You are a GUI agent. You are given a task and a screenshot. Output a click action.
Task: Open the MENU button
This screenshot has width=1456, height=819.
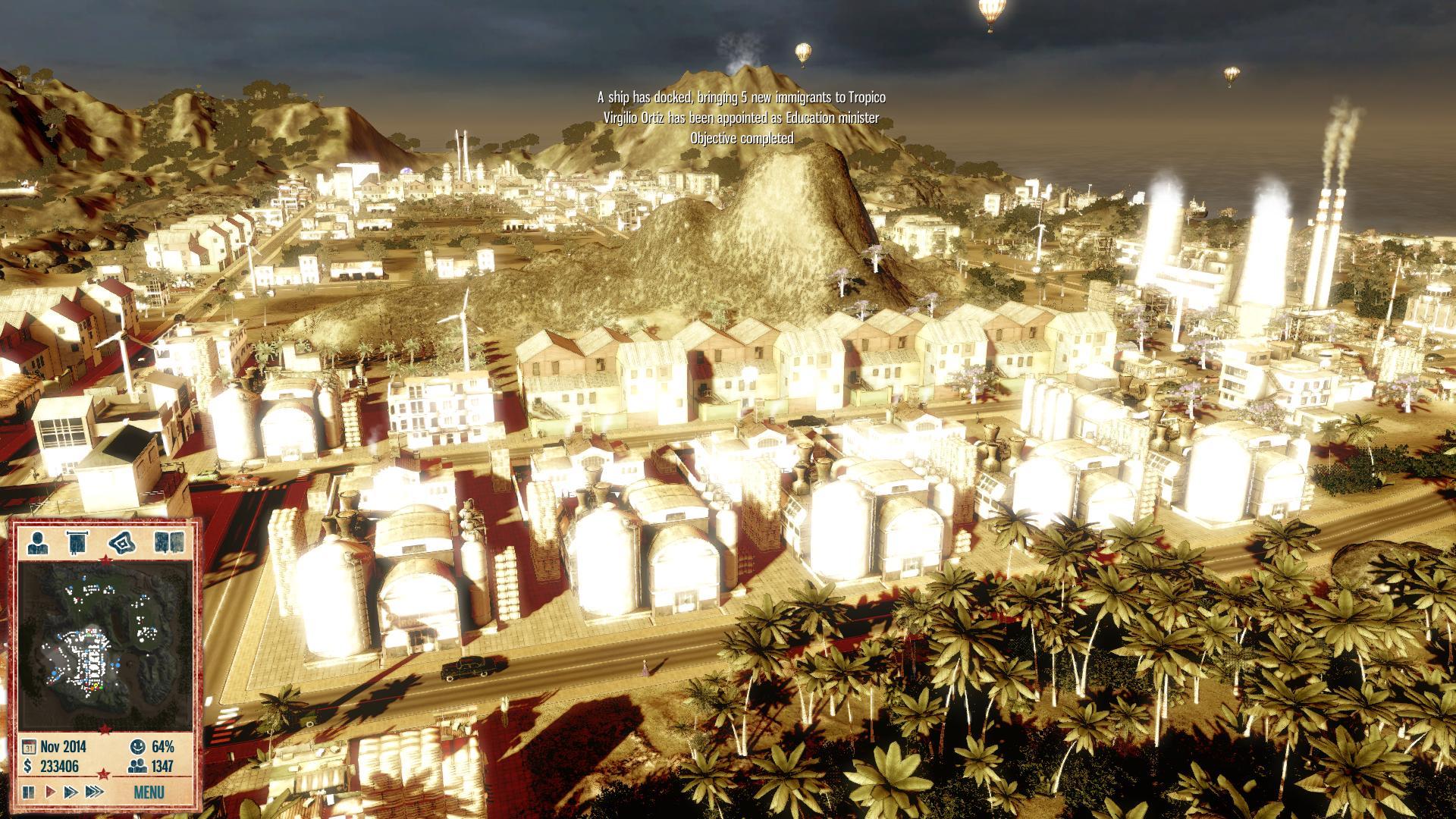pyautogui.click(x=148, y=793)
